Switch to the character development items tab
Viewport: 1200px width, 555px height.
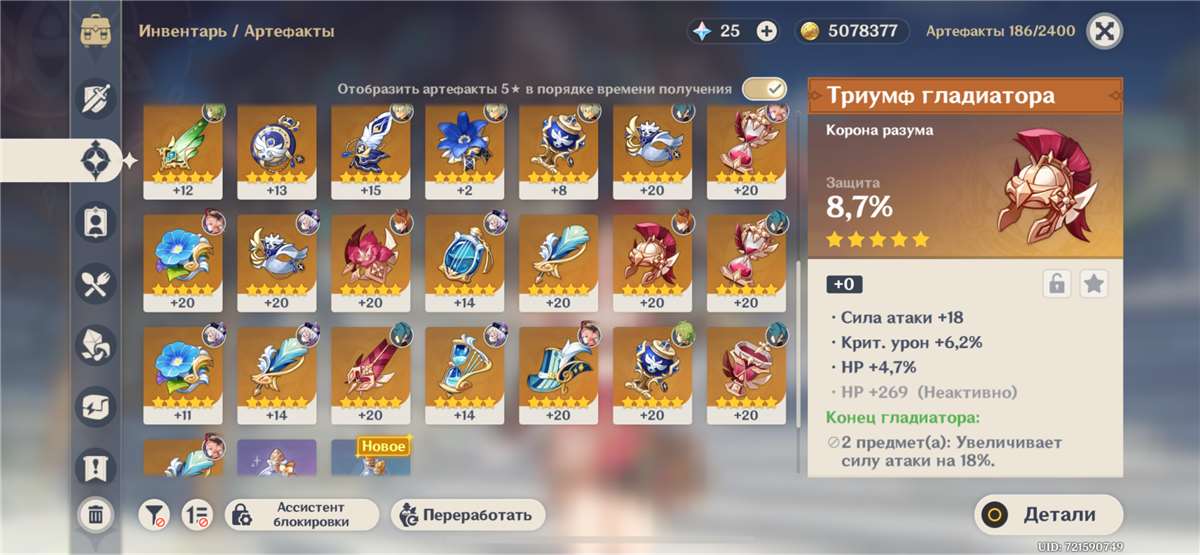[x=96, y=221]
